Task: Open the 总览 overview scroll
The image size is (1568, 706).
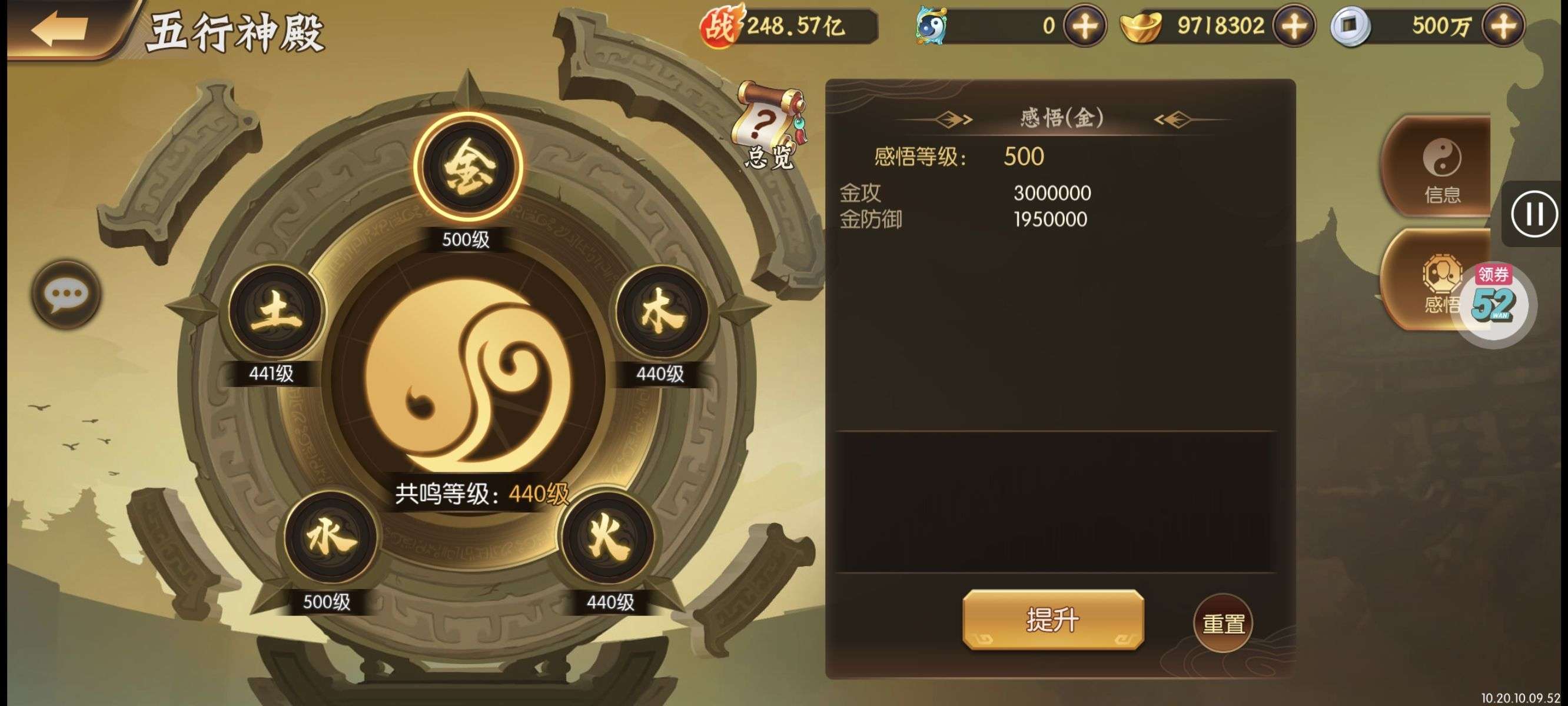Action: (x=770, y=125)
